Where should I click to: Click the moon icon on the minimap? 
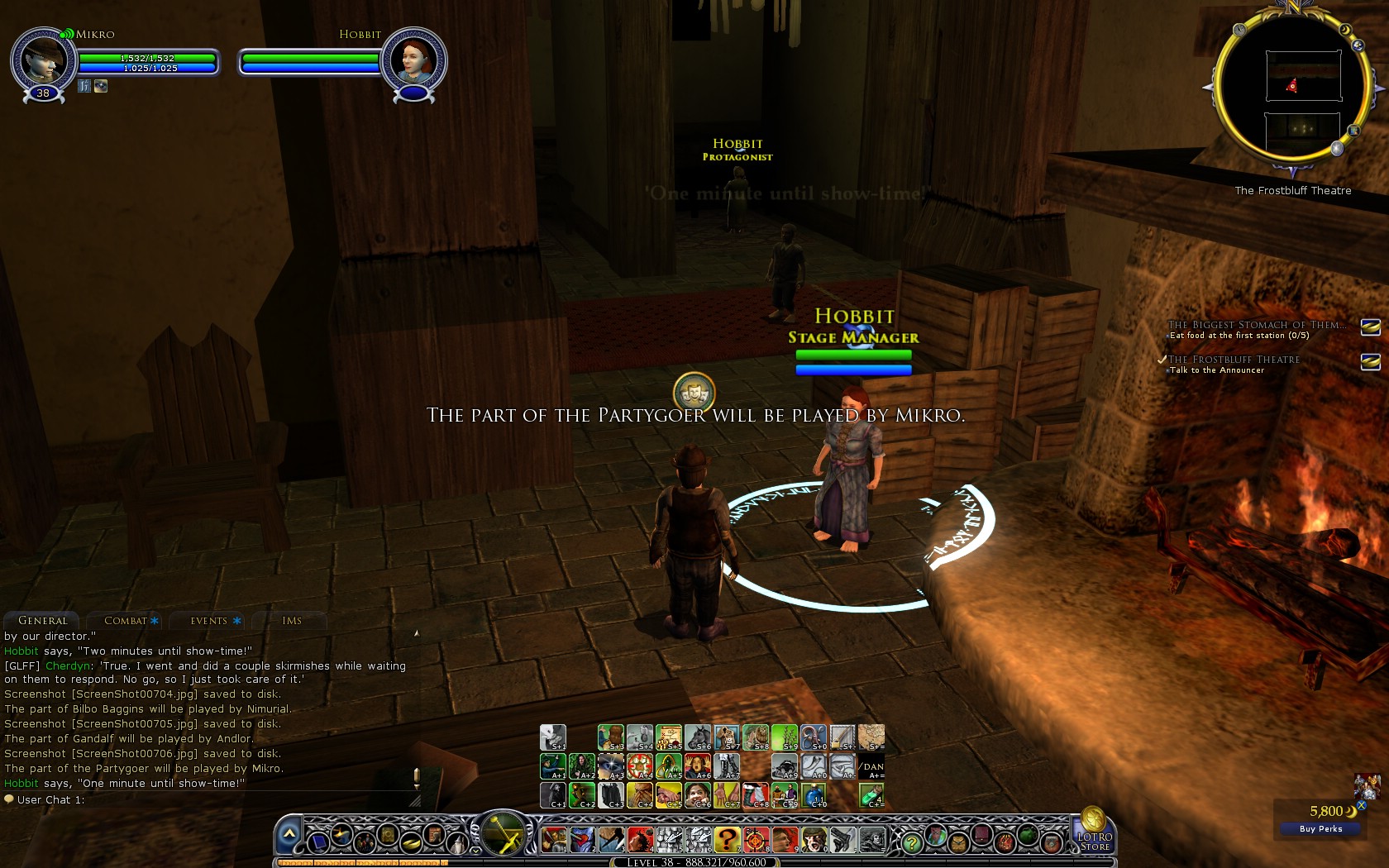tap(1345, 29)
